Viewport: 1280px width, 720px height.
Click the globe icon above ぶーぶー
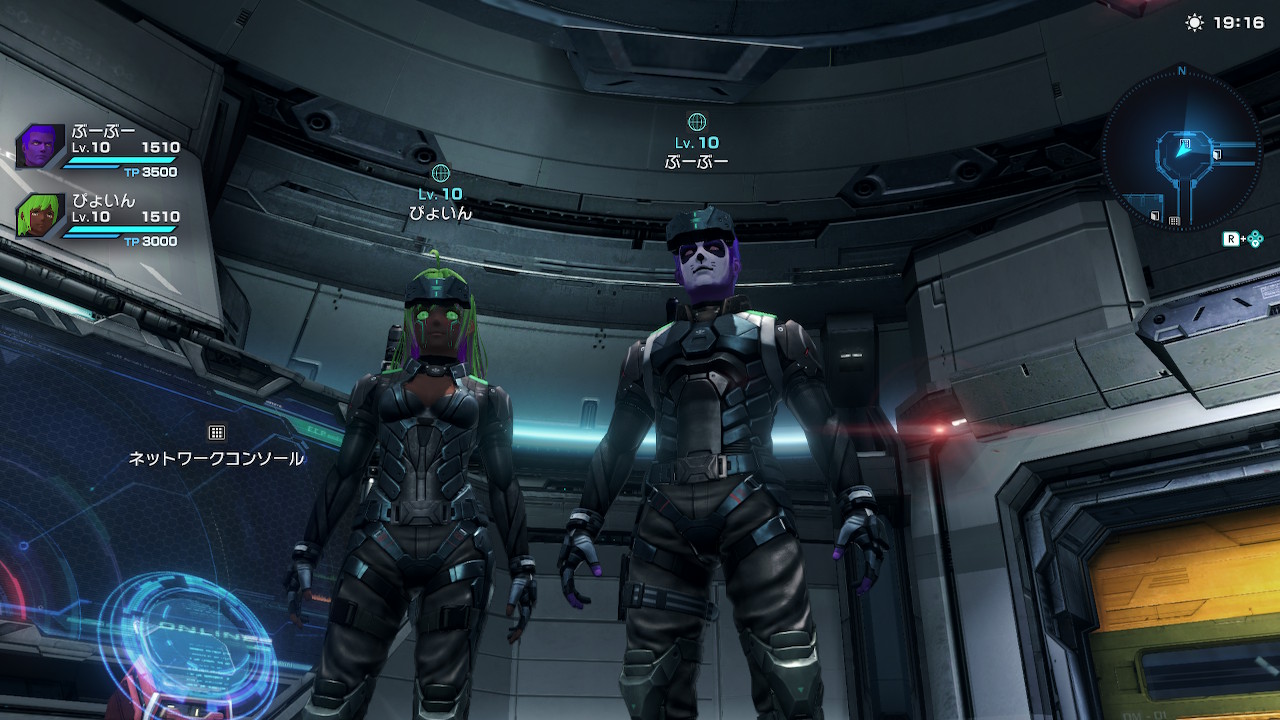tap(697, 122)
